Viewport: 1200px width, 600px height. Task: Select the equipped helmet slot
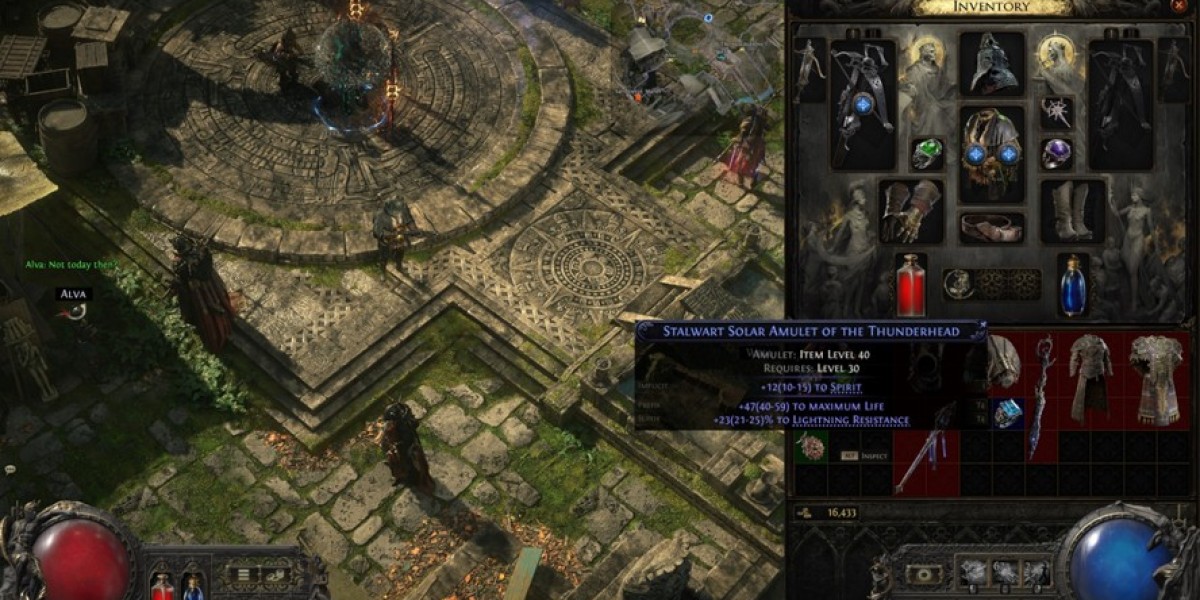tap(991, 64)
